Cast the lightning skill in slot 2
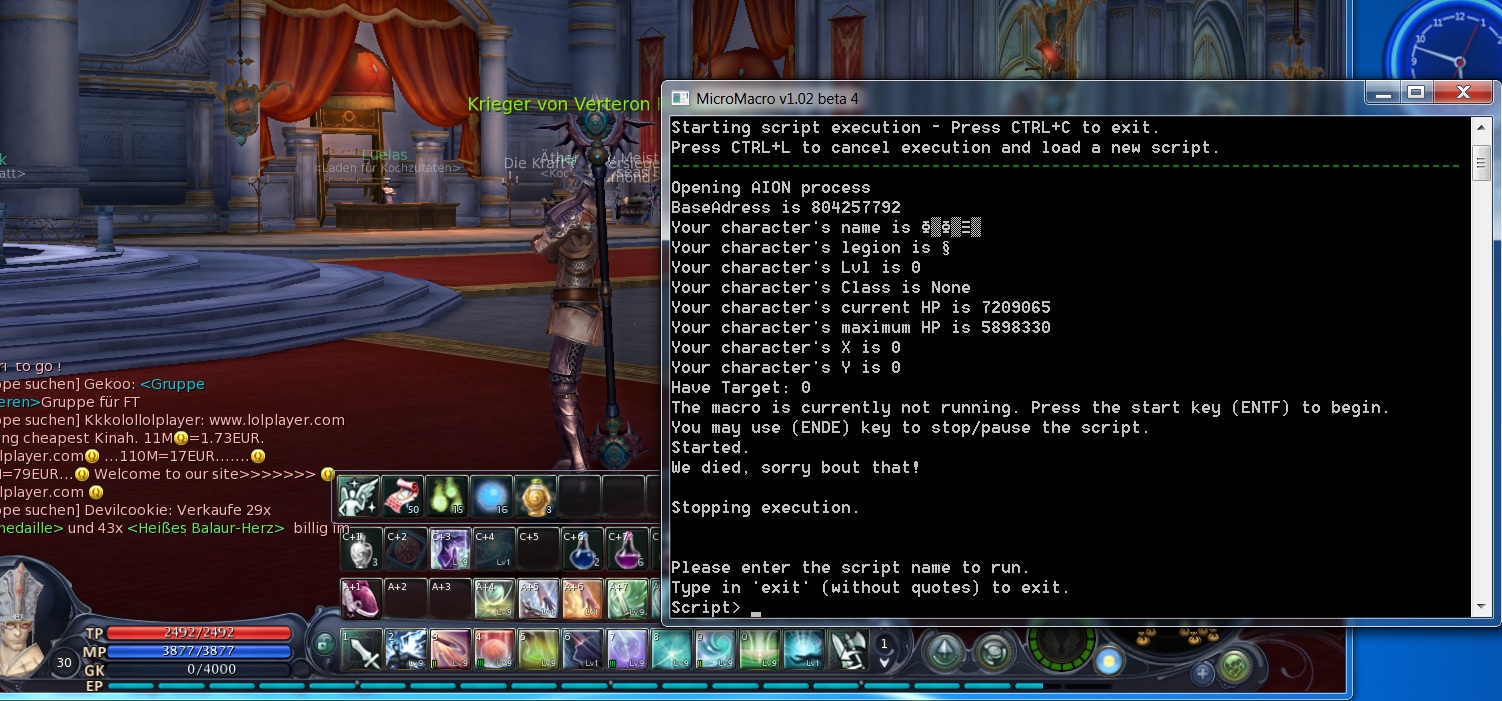This screenshot has height=701, width=1502. pos(405,650)
